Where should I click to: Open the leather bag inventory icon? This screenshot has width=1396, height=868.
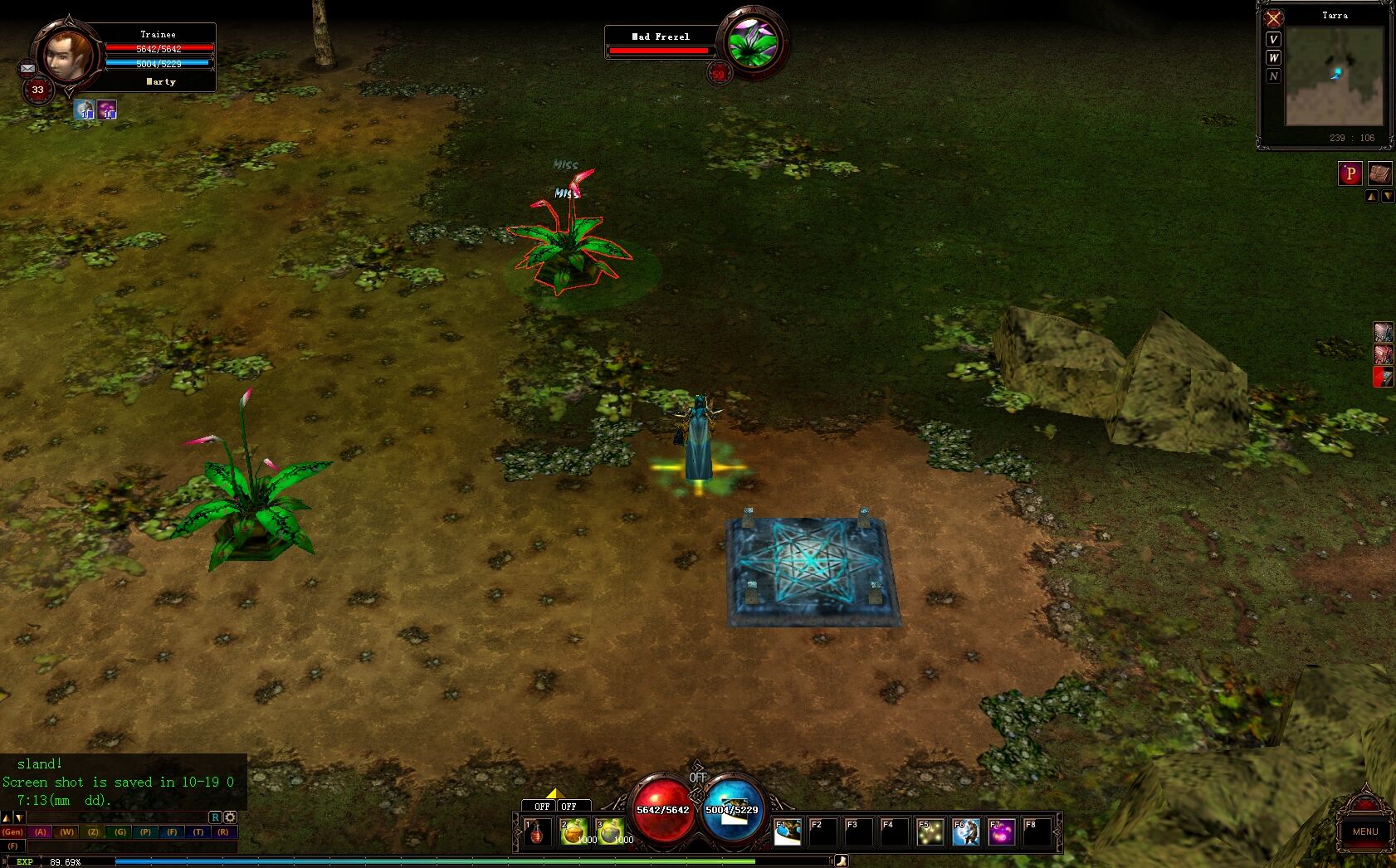(1379, 173)
